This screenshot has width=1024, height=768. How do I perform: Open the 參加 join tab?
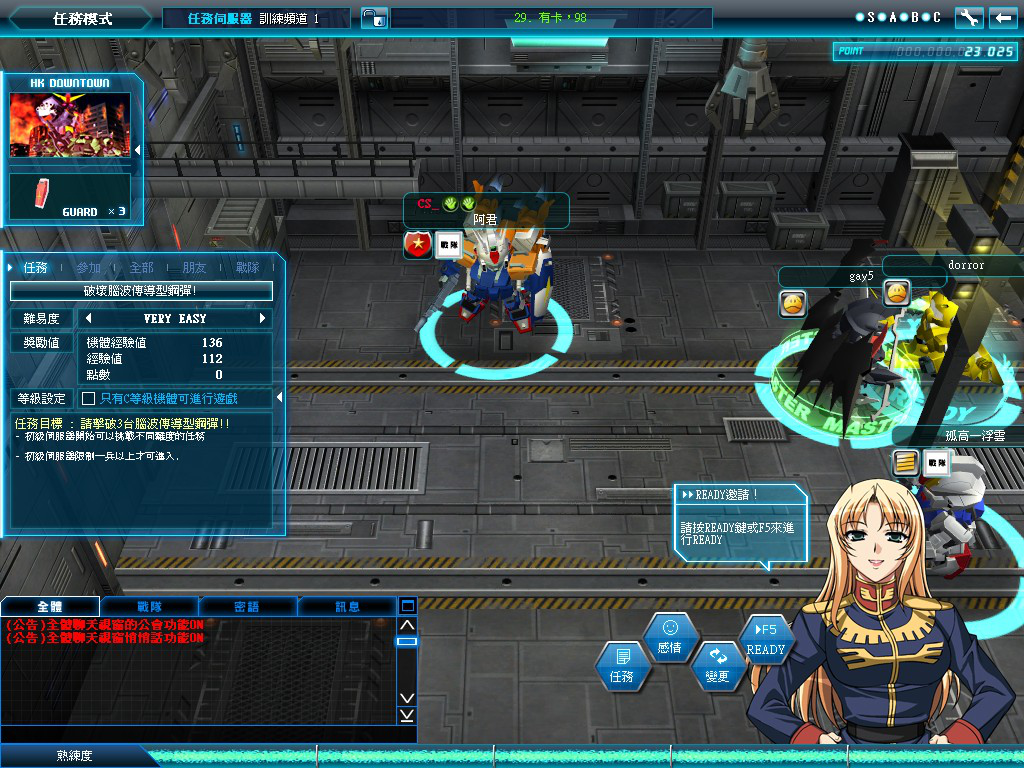coord(88,268)
